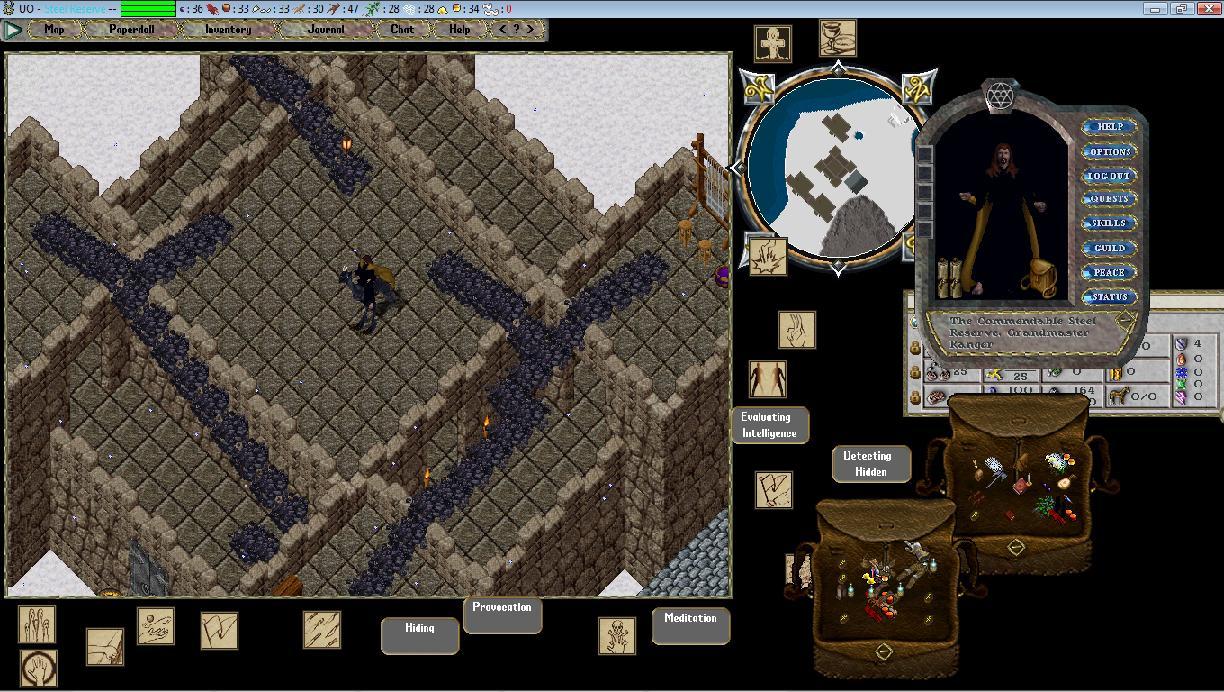The height and width of the screenshot is (692, 1224).
Task: Open the STATUS window from the paperdoll
Action: click(x=1109, y=297)
